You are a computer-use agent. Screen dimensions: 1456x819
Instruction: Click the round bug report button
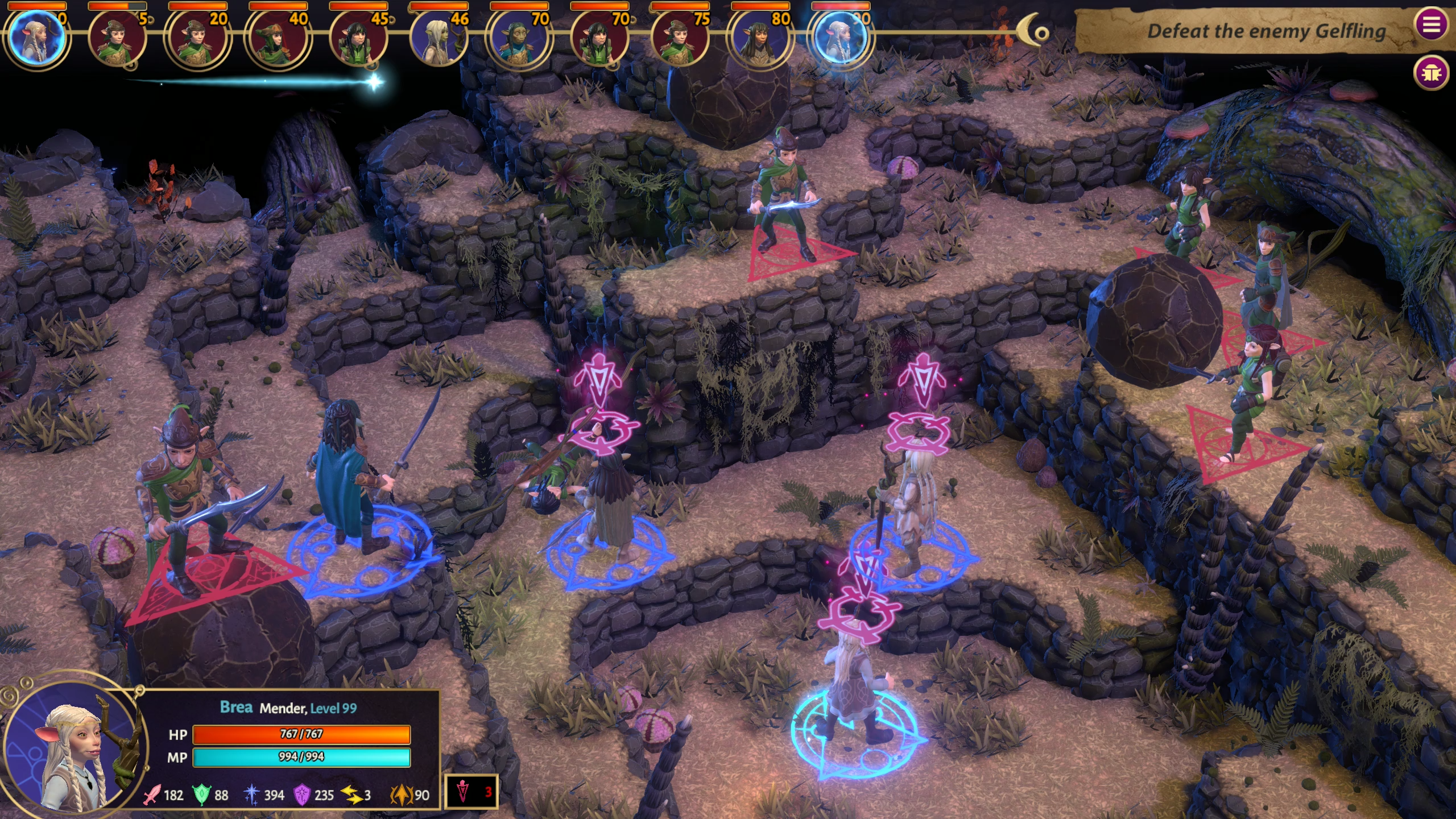[1431, 73]
